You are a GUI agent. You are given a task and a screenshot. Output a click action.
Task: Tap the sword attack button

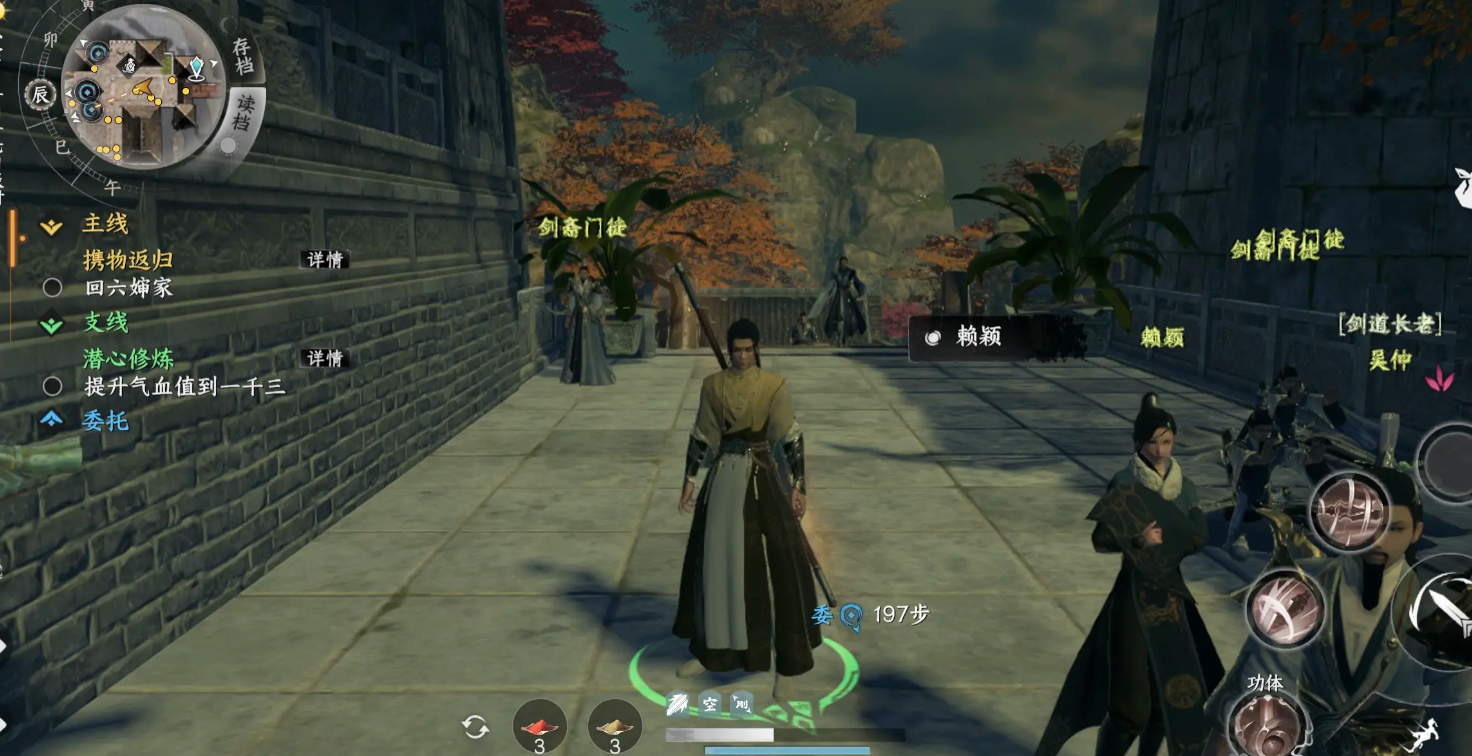[1440, 605]
